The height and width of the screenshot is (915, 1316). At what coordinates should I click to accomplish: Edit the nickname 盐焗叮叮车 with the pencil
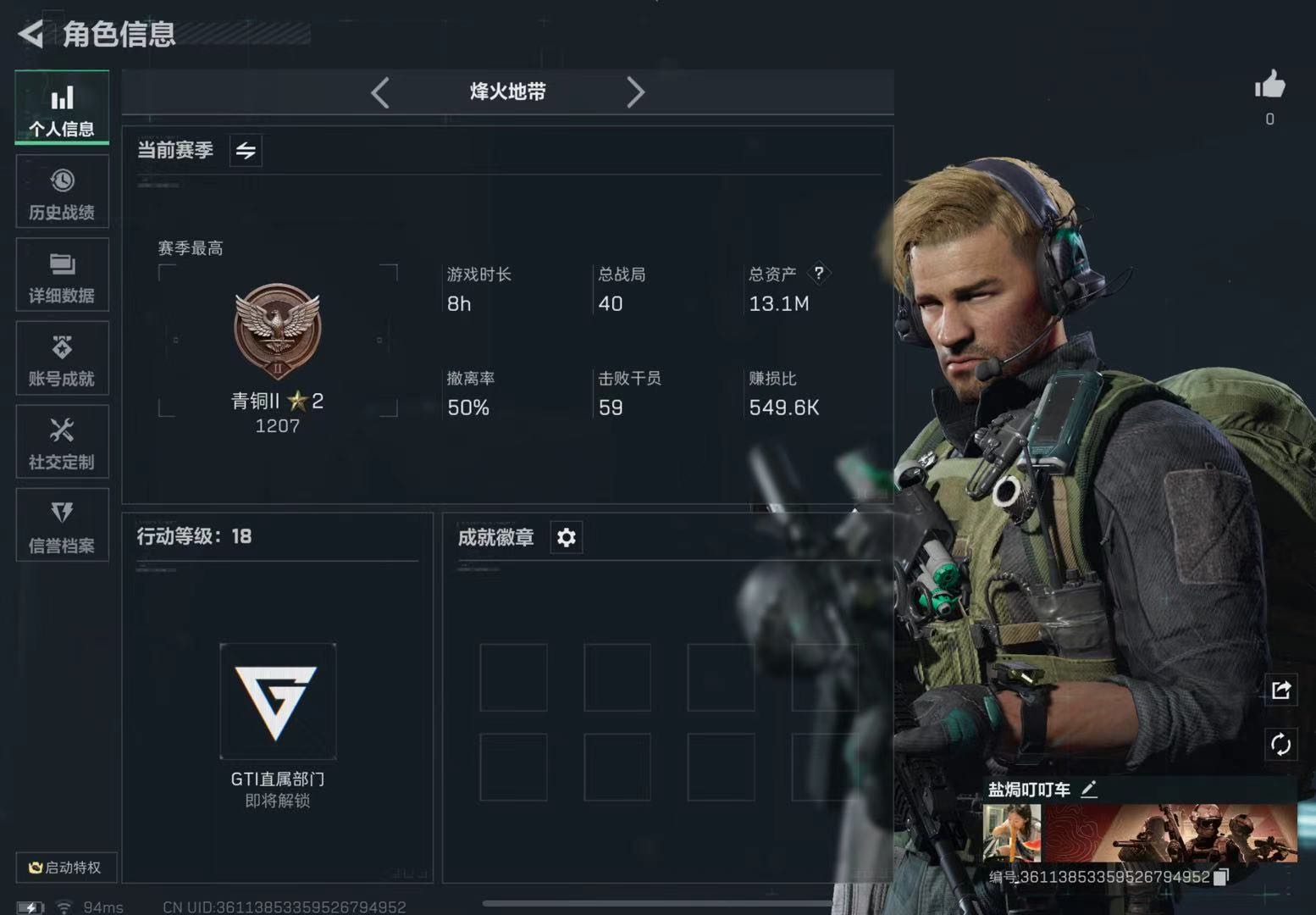click(x=1089, y=790)
